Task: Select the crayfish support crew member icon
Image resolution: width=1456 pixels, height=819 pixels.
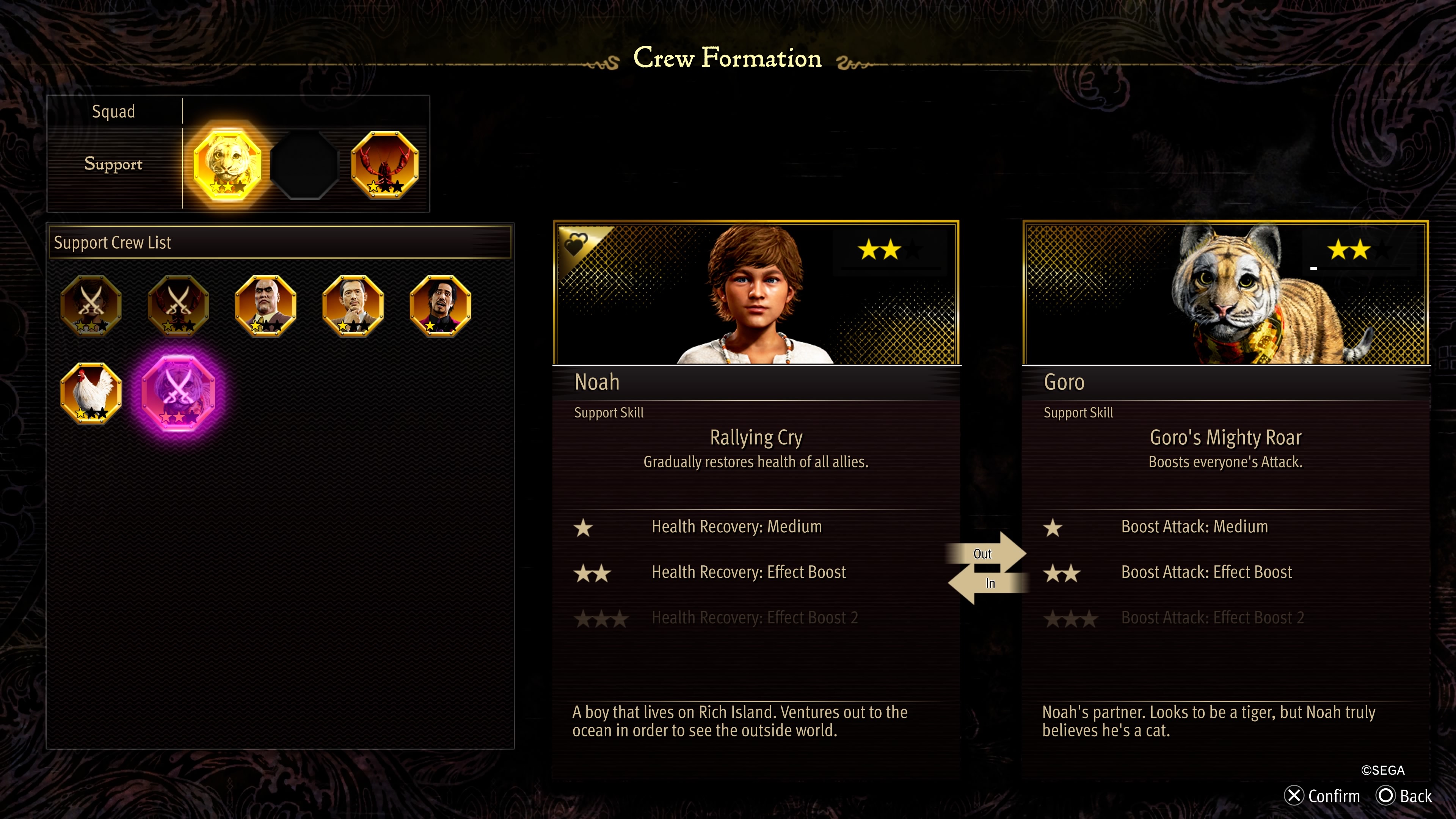Action: click(385, 166)
